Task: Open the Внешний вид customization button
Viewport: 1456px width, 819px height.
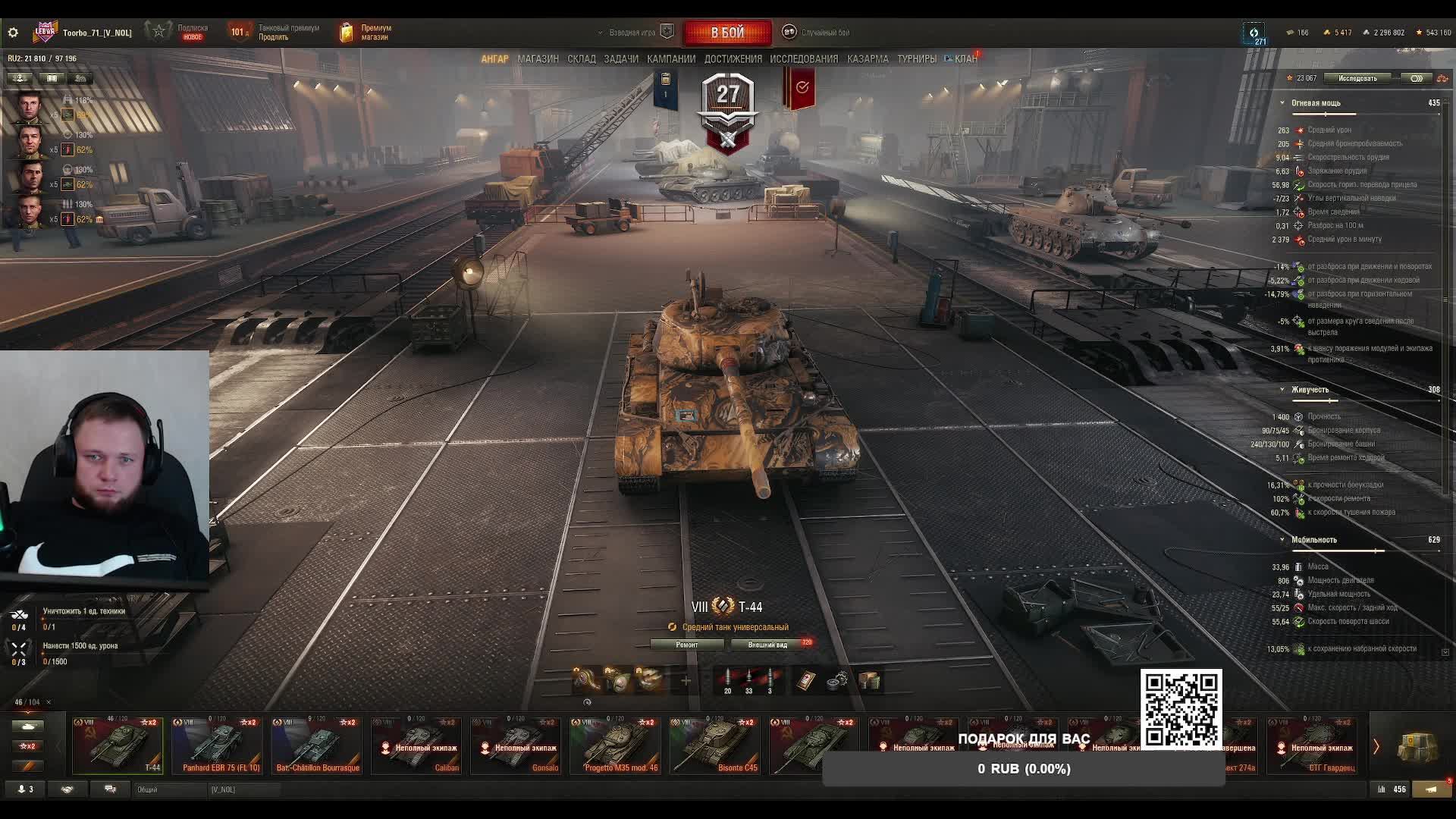Action: (x=767, y=645)
